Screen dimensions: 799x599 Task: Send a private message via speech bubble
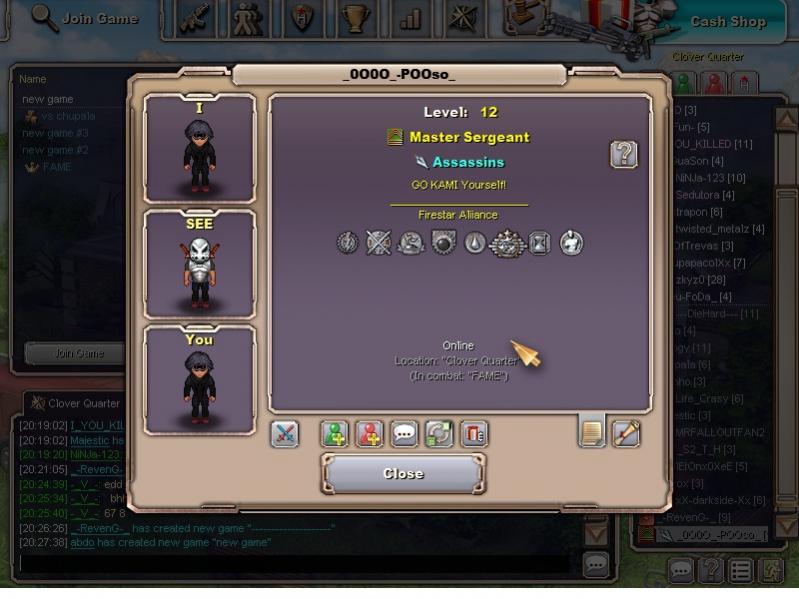click(x=404, y=434)
